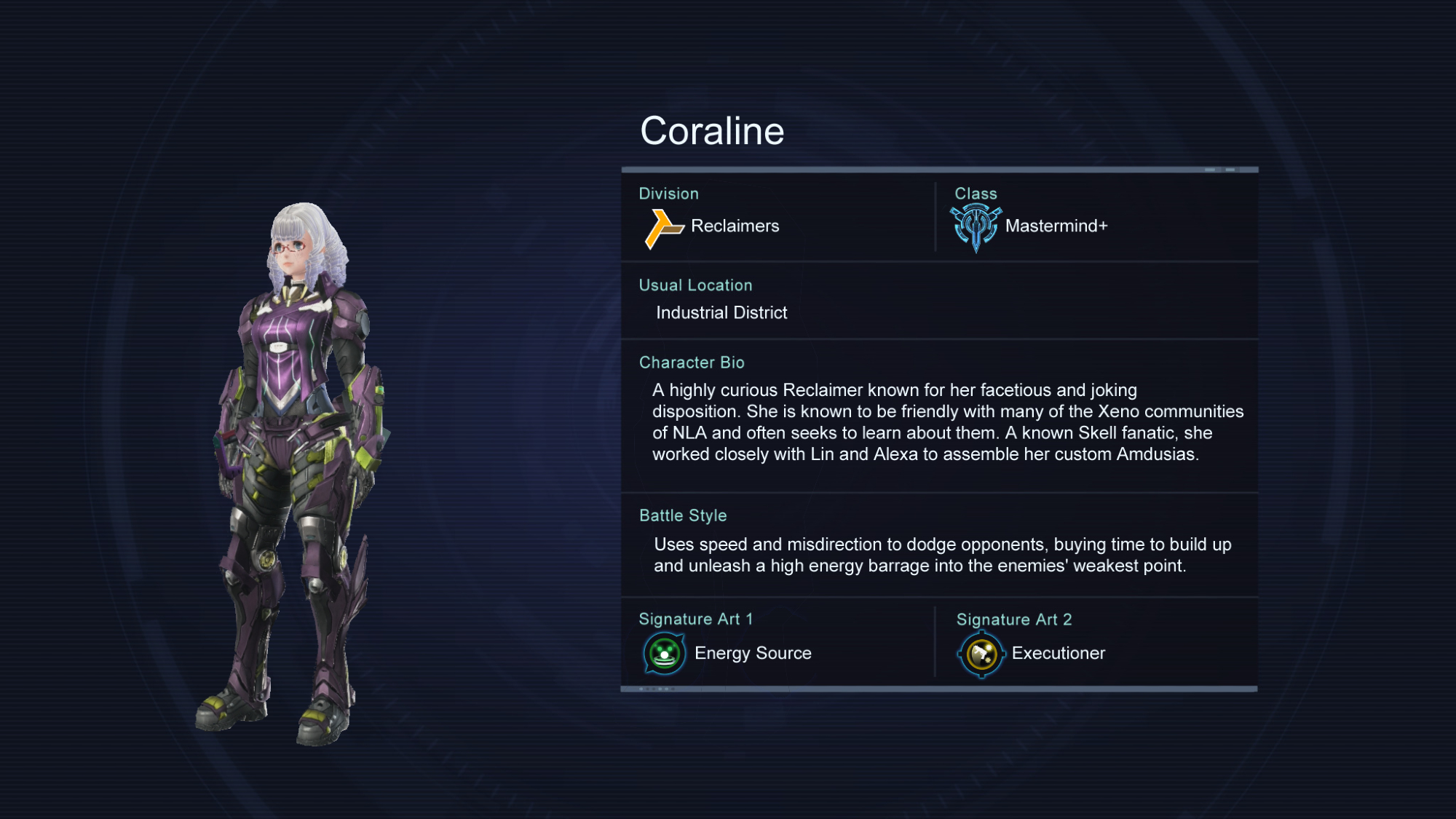This screenshot has height=819, width=1456.
Task: Choose the Energy Source signature art icon
Action: tap(665, 654)
